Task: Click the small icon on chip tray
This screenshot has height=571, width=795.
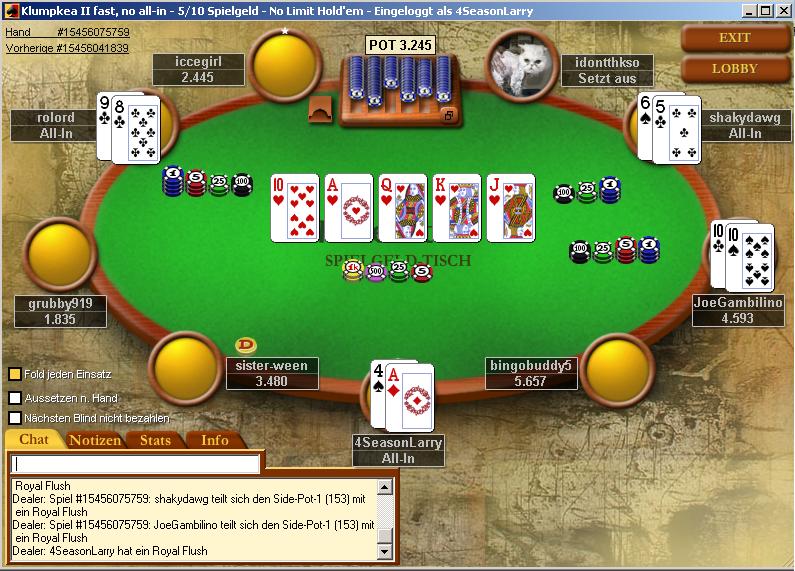Action: [449, 116]
